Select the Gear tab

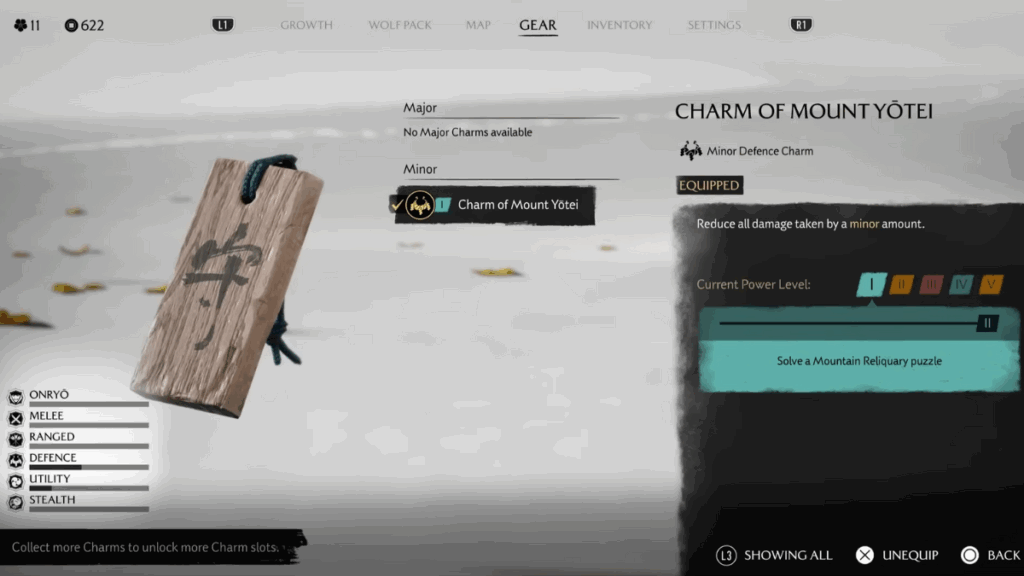tap(537, 25)
